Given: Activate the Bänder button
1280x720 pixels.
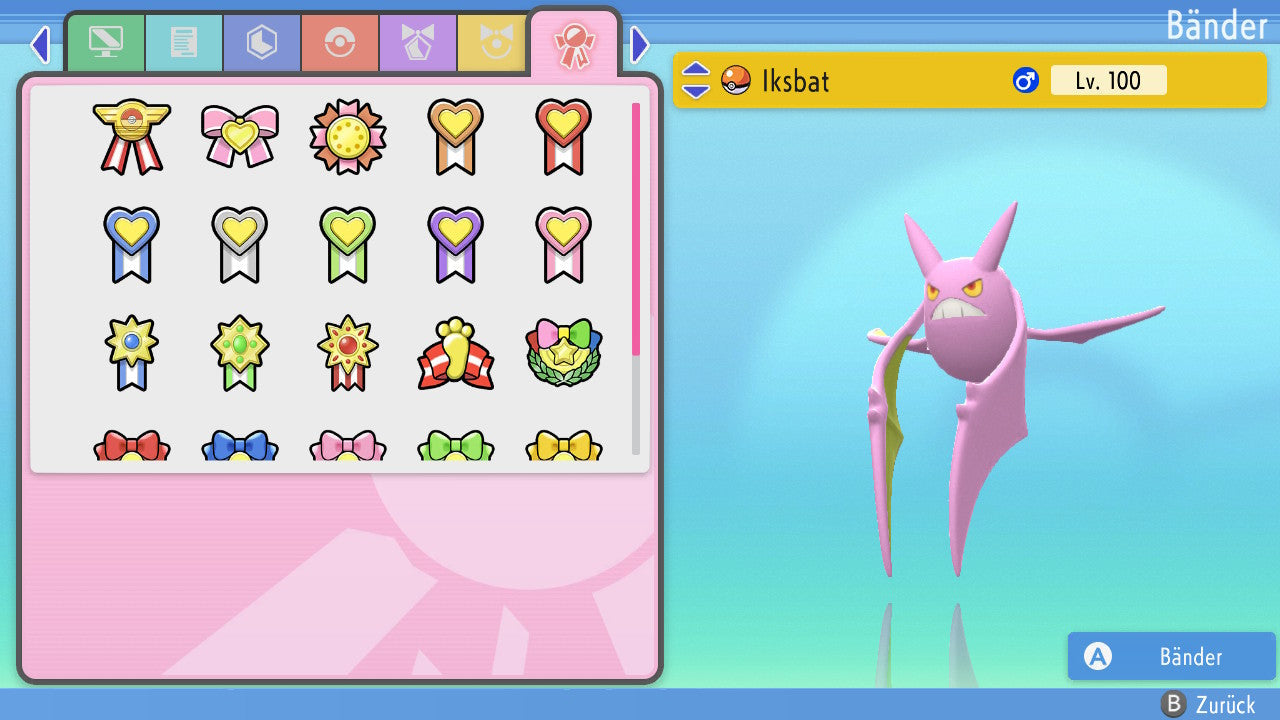Looking at the screenshot, I should 1171,656.
